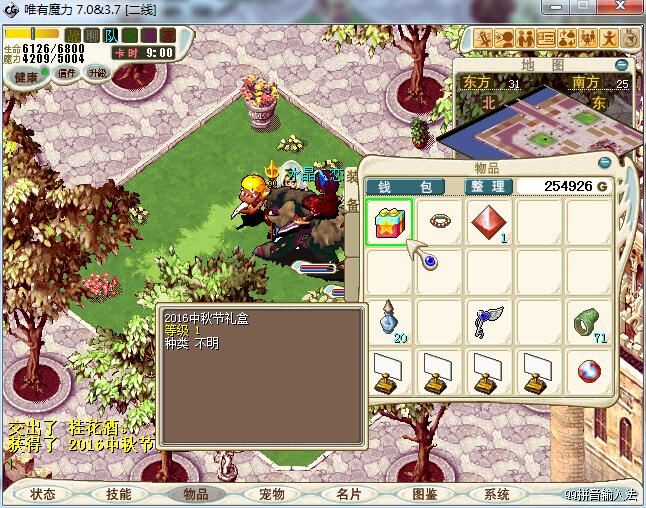
Task: Click the 整理 sort items button
Action: click(x=489, y=186)
